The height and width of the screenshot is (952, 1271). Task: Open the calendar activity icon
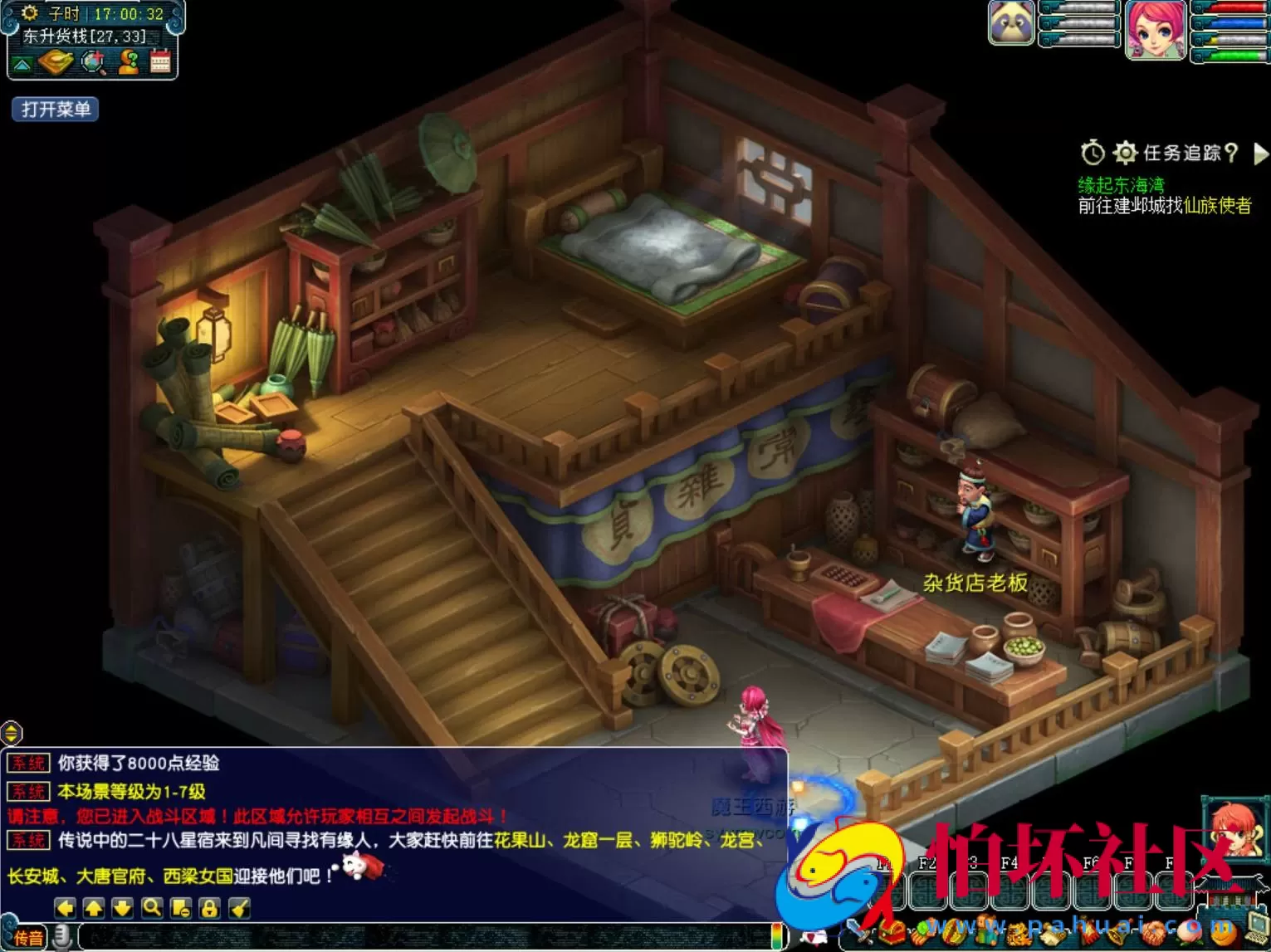pos(159,61)
